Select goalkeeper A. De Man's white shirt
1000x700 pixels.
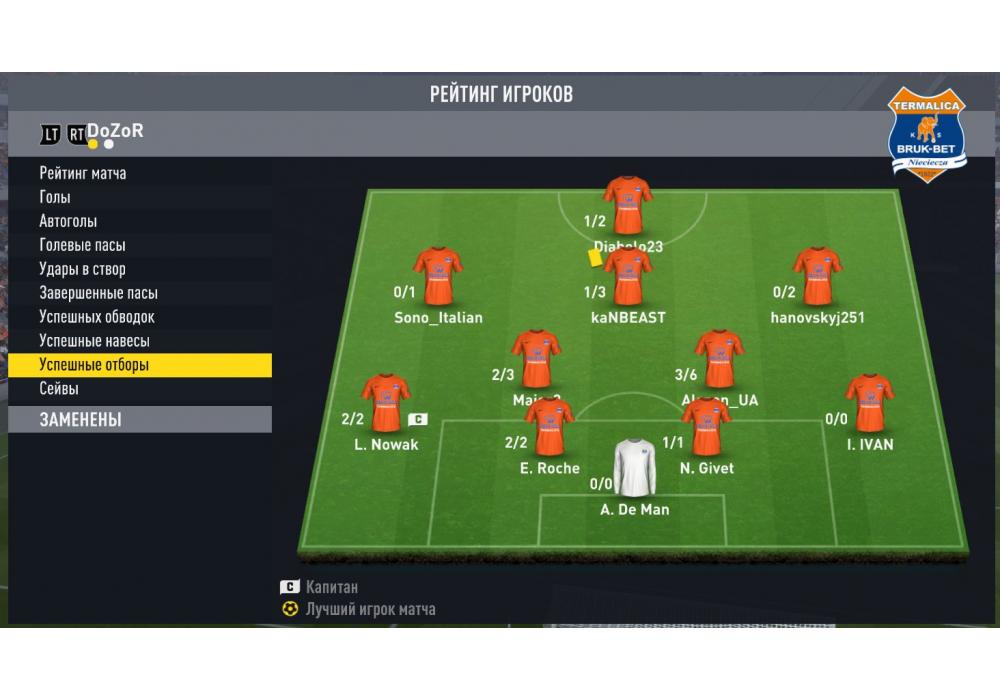pyautogui.click(x=634, y=468)
